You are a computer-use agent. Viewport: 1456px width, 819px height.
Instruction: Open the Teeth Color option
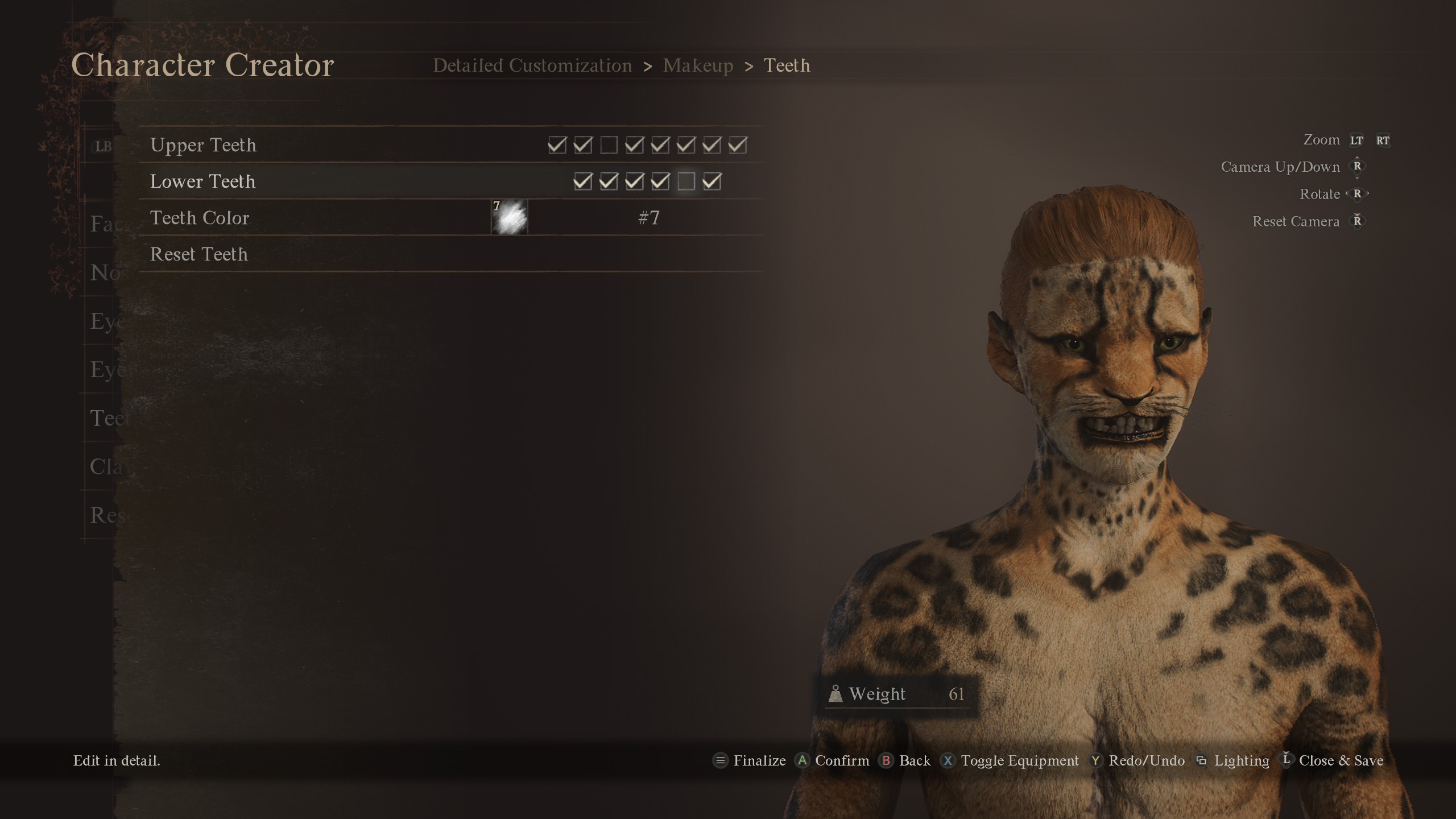point(200,218)
